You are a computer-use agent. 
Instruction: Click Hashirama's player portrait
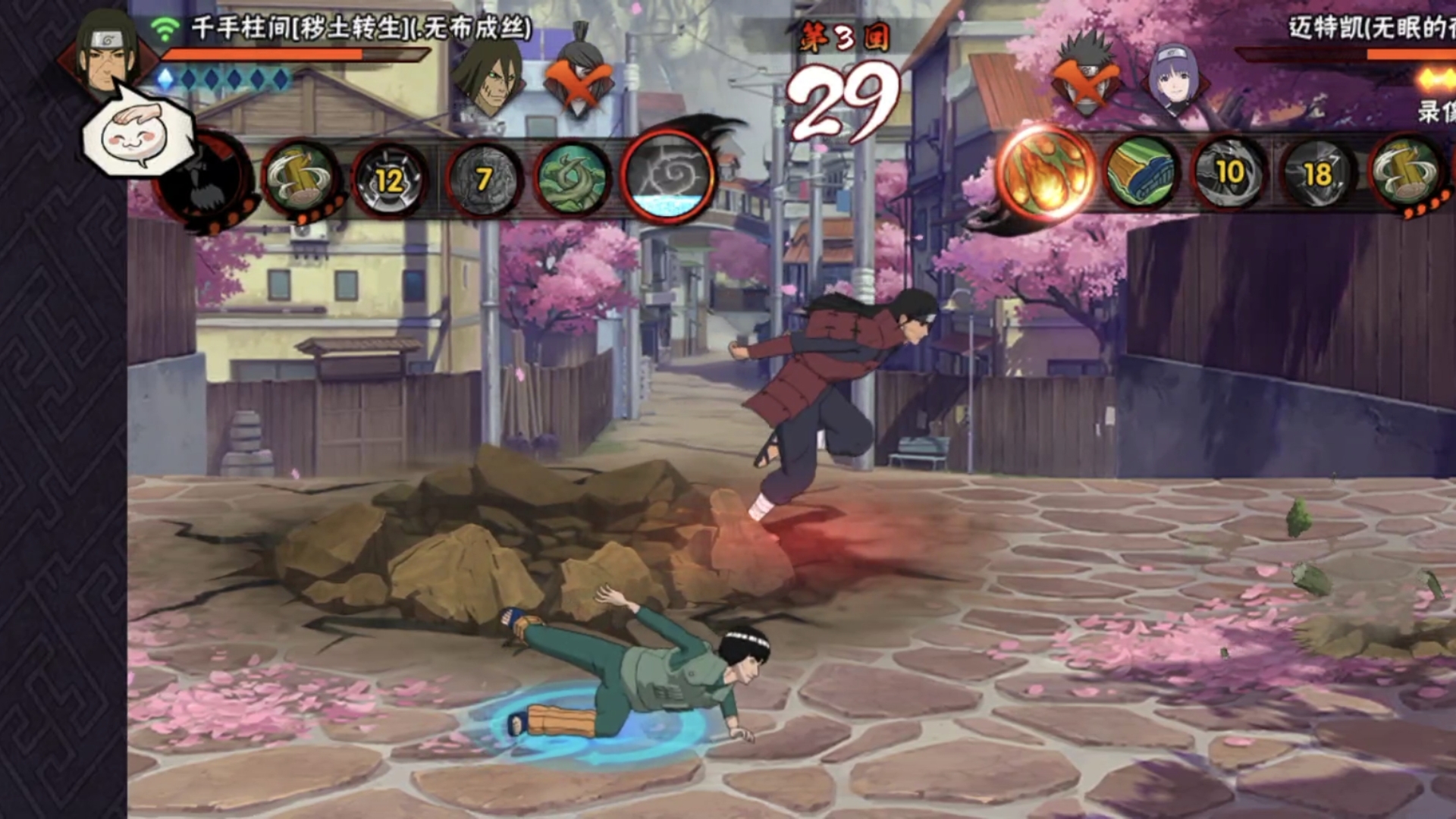pyautogui.click(x=107, y=52)
